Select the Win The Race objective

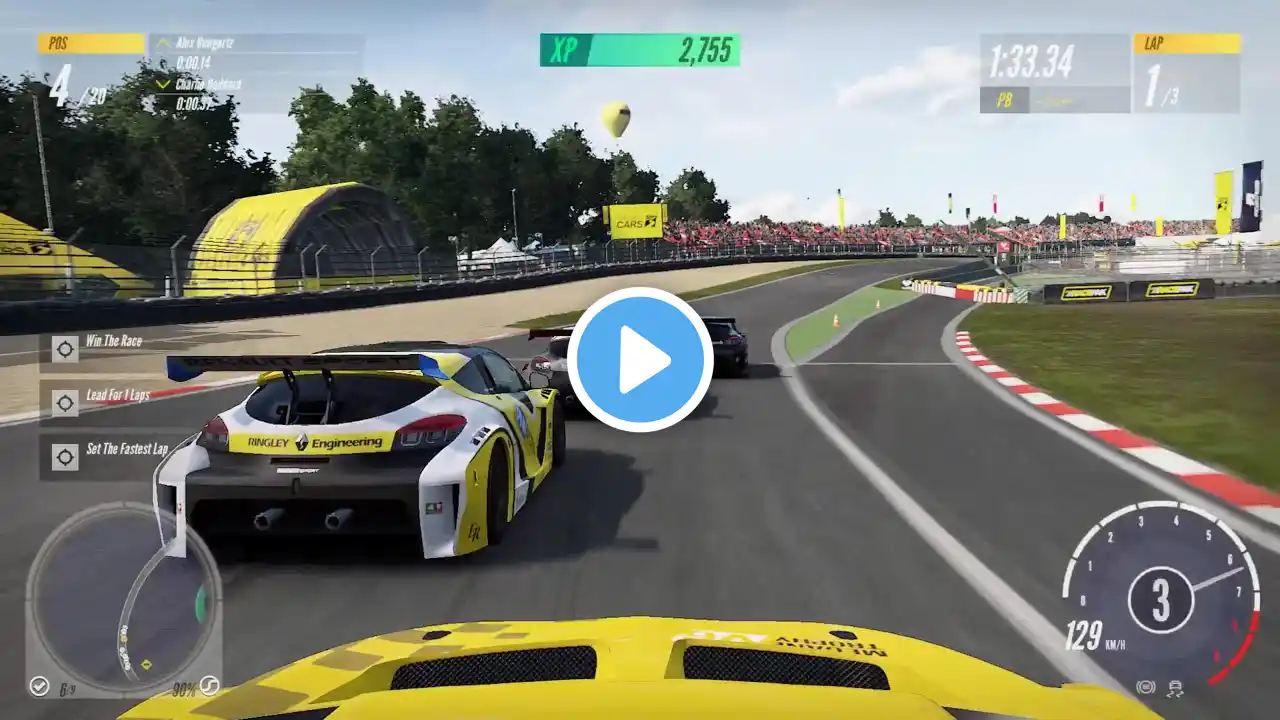tap(112, 342)
